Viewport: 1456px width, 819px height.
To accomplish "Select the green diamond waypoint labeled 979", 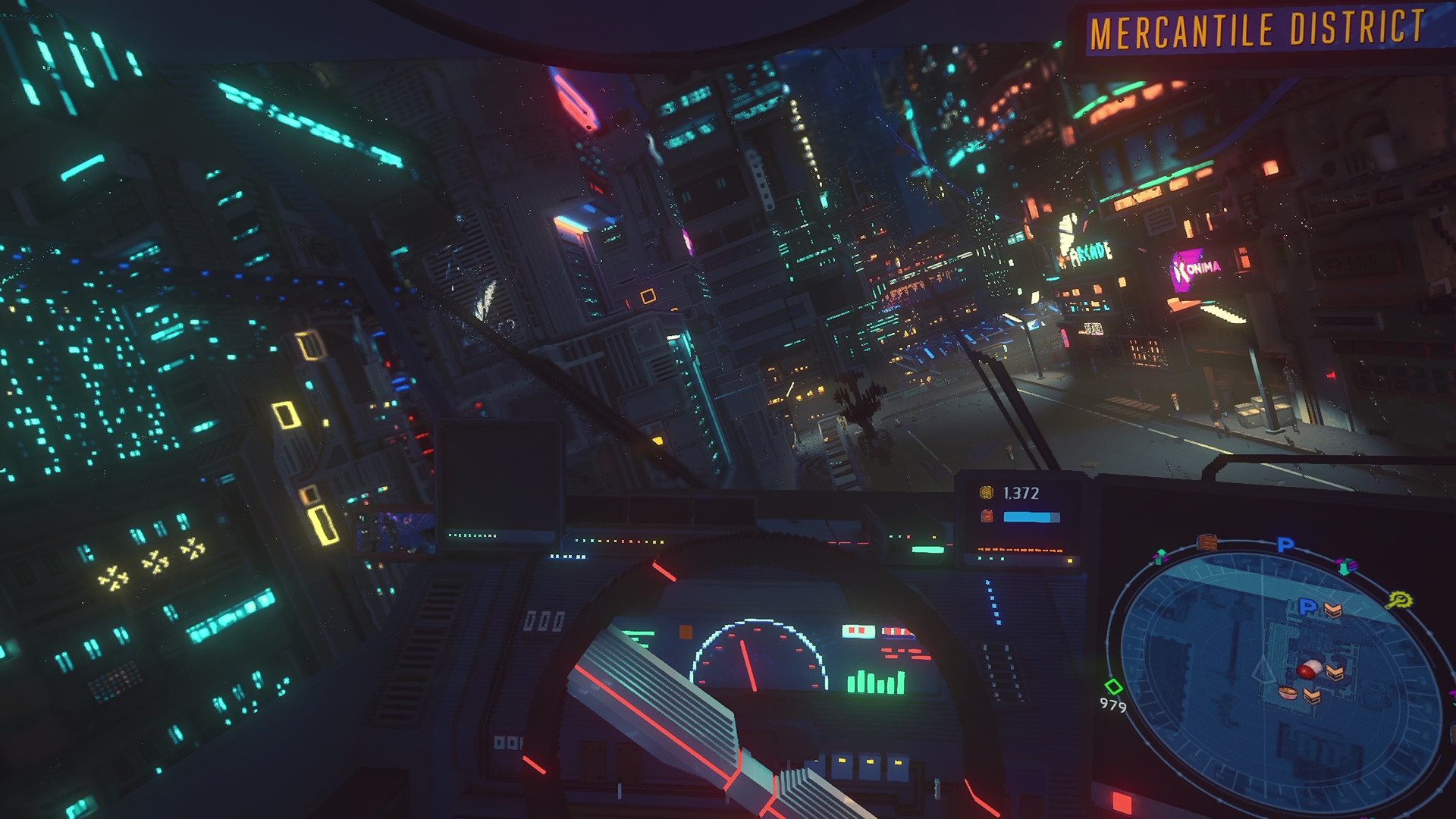I will 1113,686.
